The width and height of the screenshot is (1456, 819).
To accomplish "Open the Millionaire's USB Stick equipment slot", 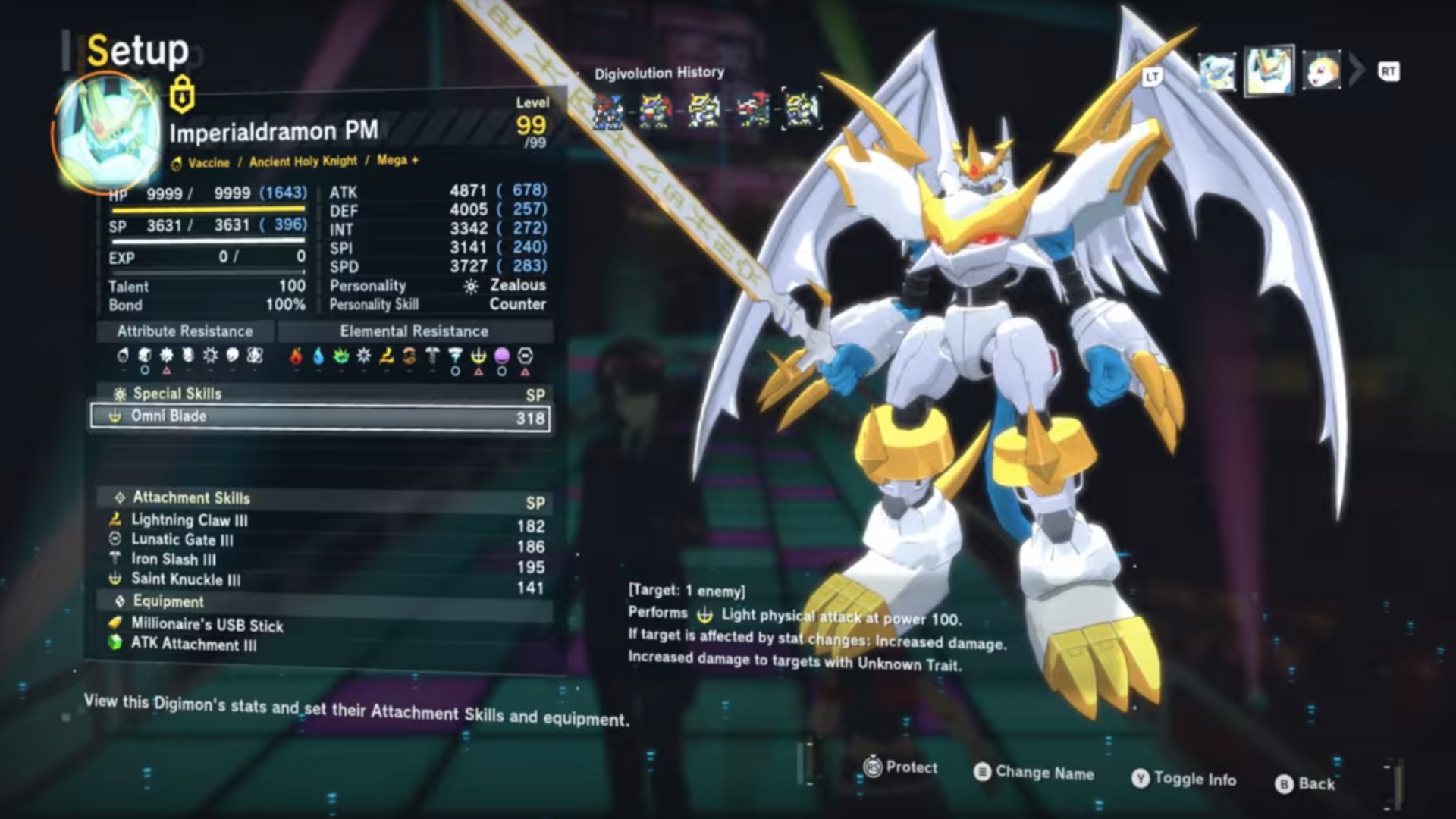I will pyautogui.click(x=207, y=624).
